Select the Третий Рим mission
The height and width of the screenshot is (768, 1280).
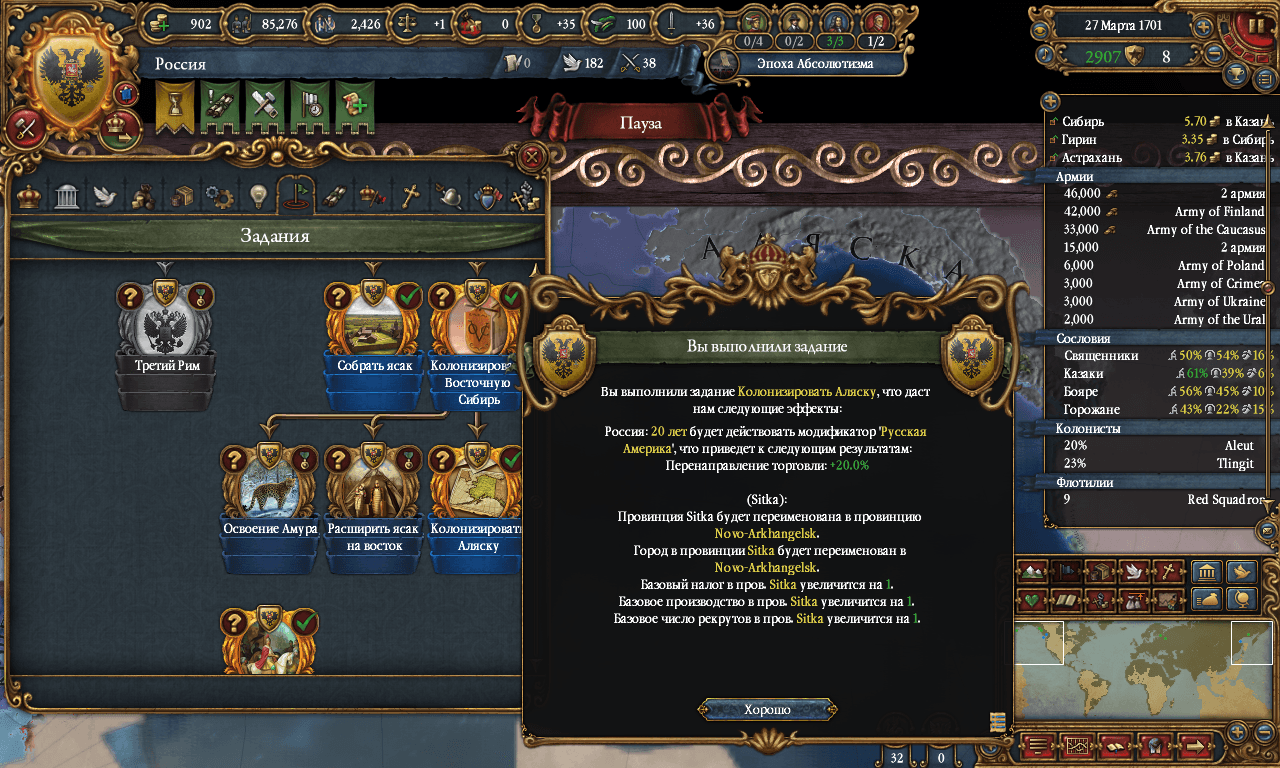coord(166,339)
